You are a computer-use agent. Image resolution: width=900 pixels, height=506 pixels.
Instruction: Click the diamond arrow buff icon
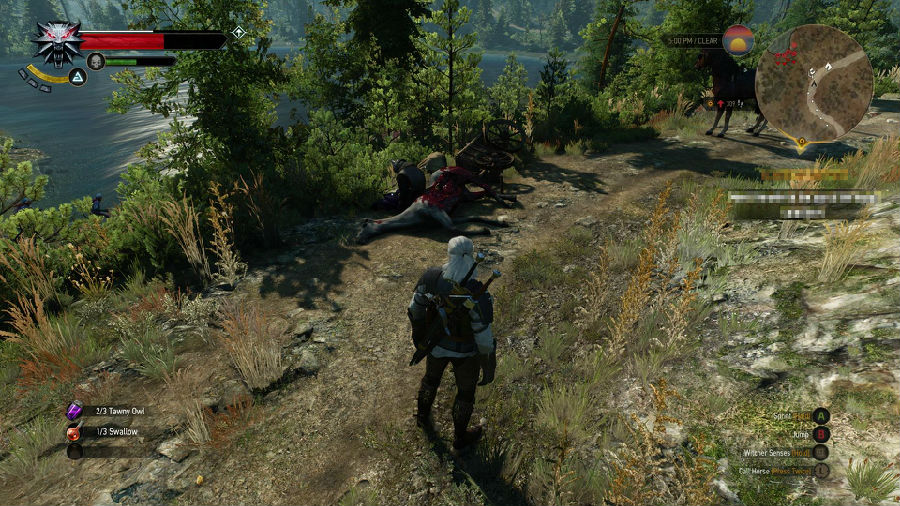pyautogui.click(x=238, y=33)
